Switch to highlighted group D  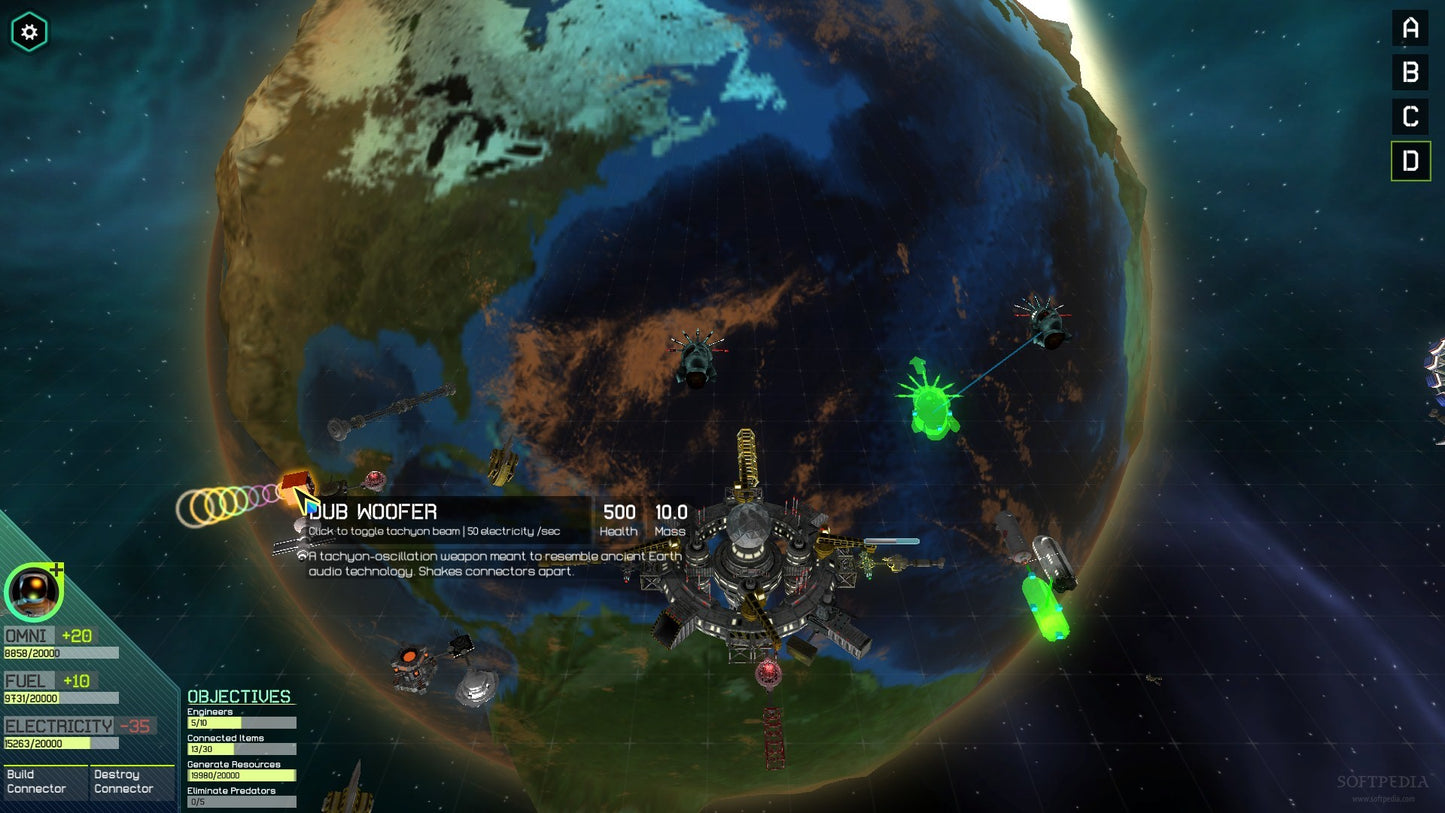click(1410, 161)
